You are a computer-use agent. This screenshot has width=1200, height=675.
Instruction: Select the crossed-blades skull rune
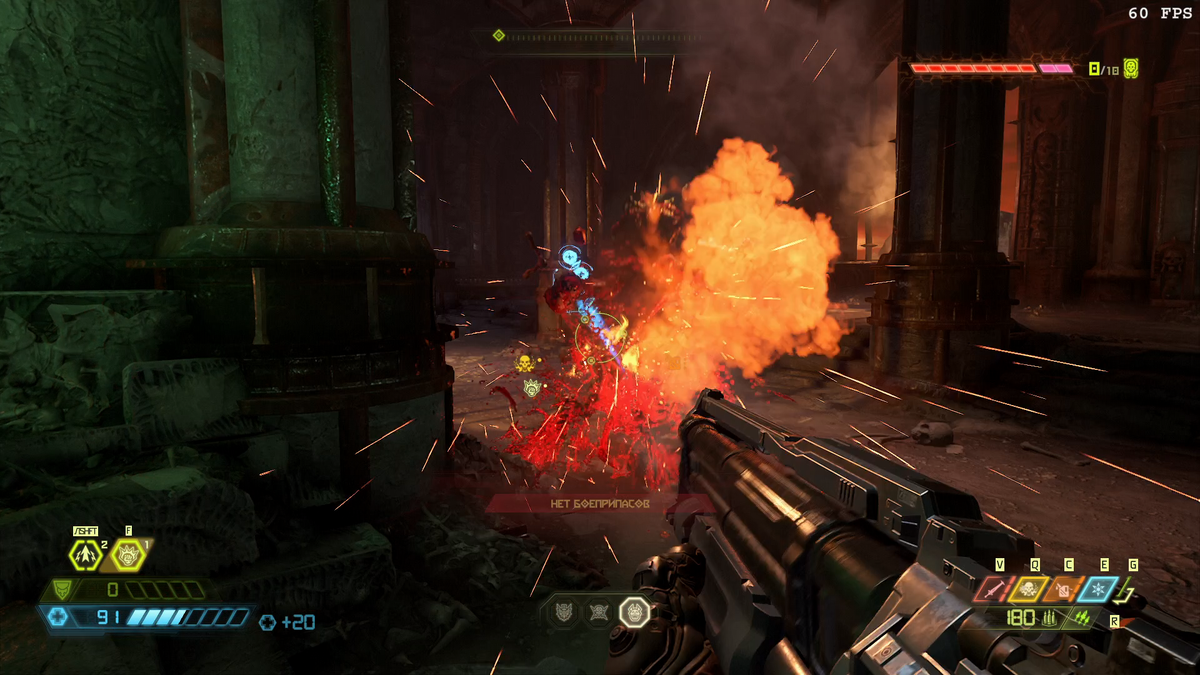[598, 612]
